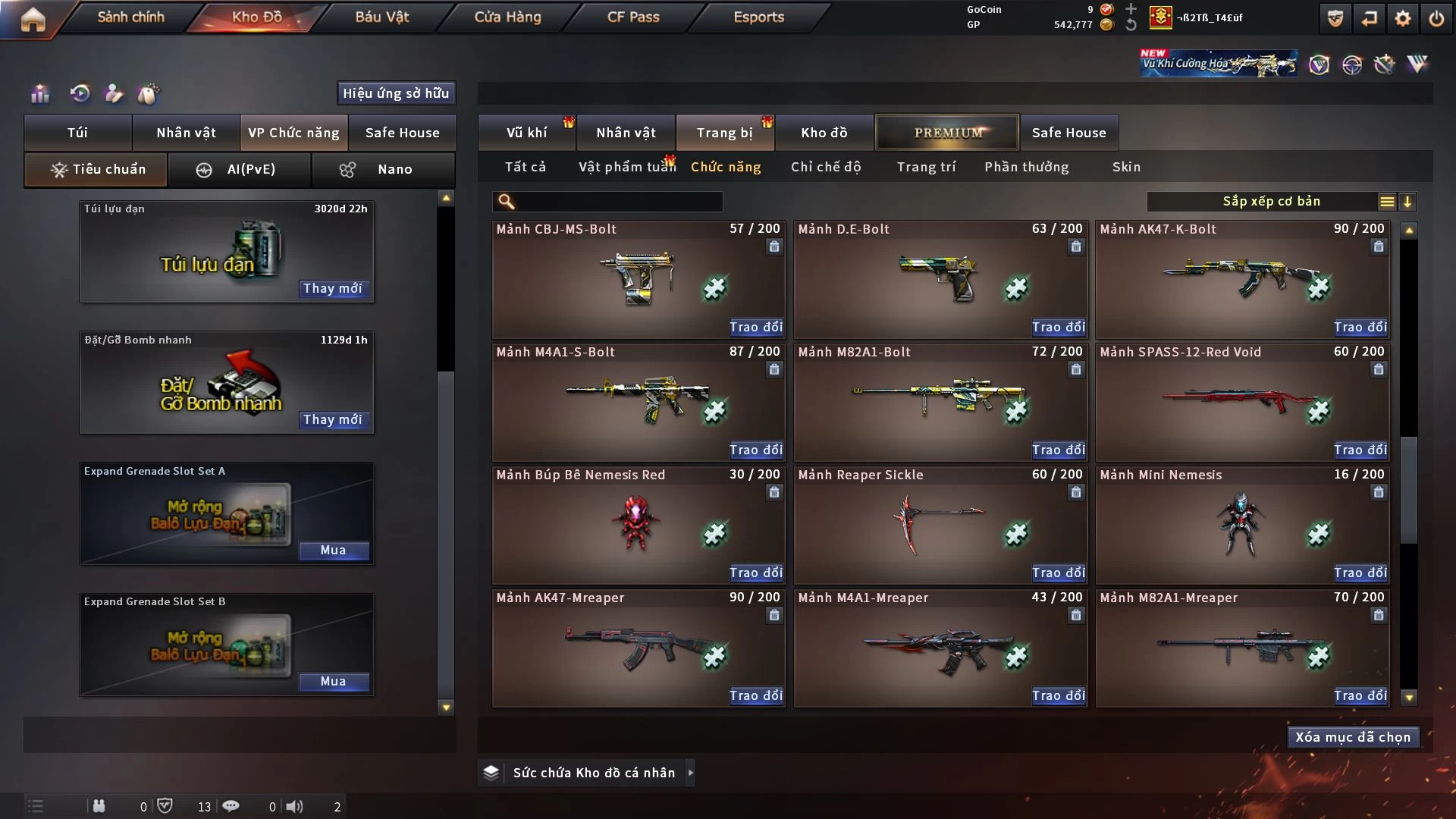The height and width of the screenshot is (819, 1456).
Task: Open the PREMIUM tab
Action: (x=948, y=133)
